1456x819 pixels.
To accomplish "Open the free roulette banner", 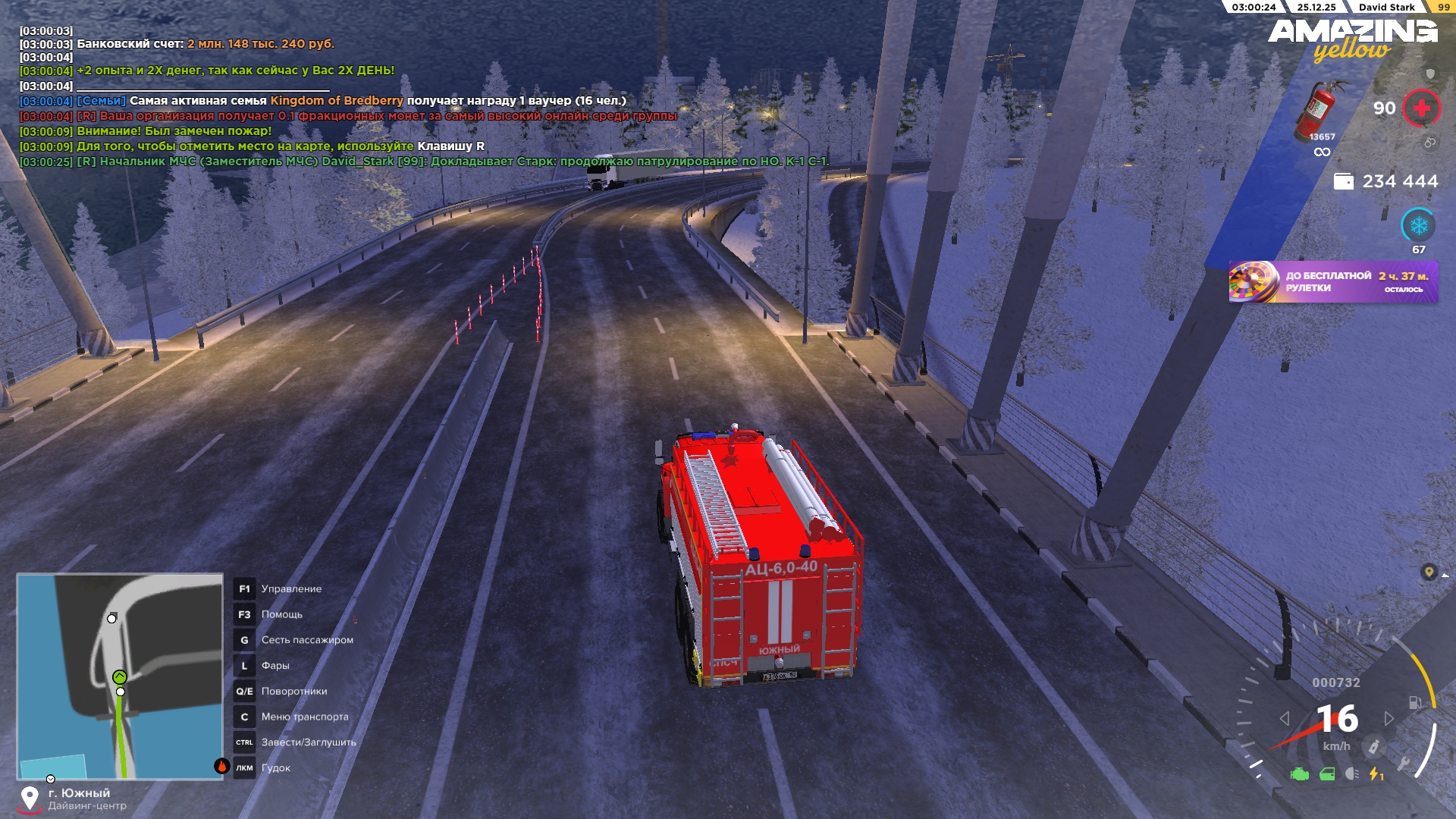I will pos(1333,282).
